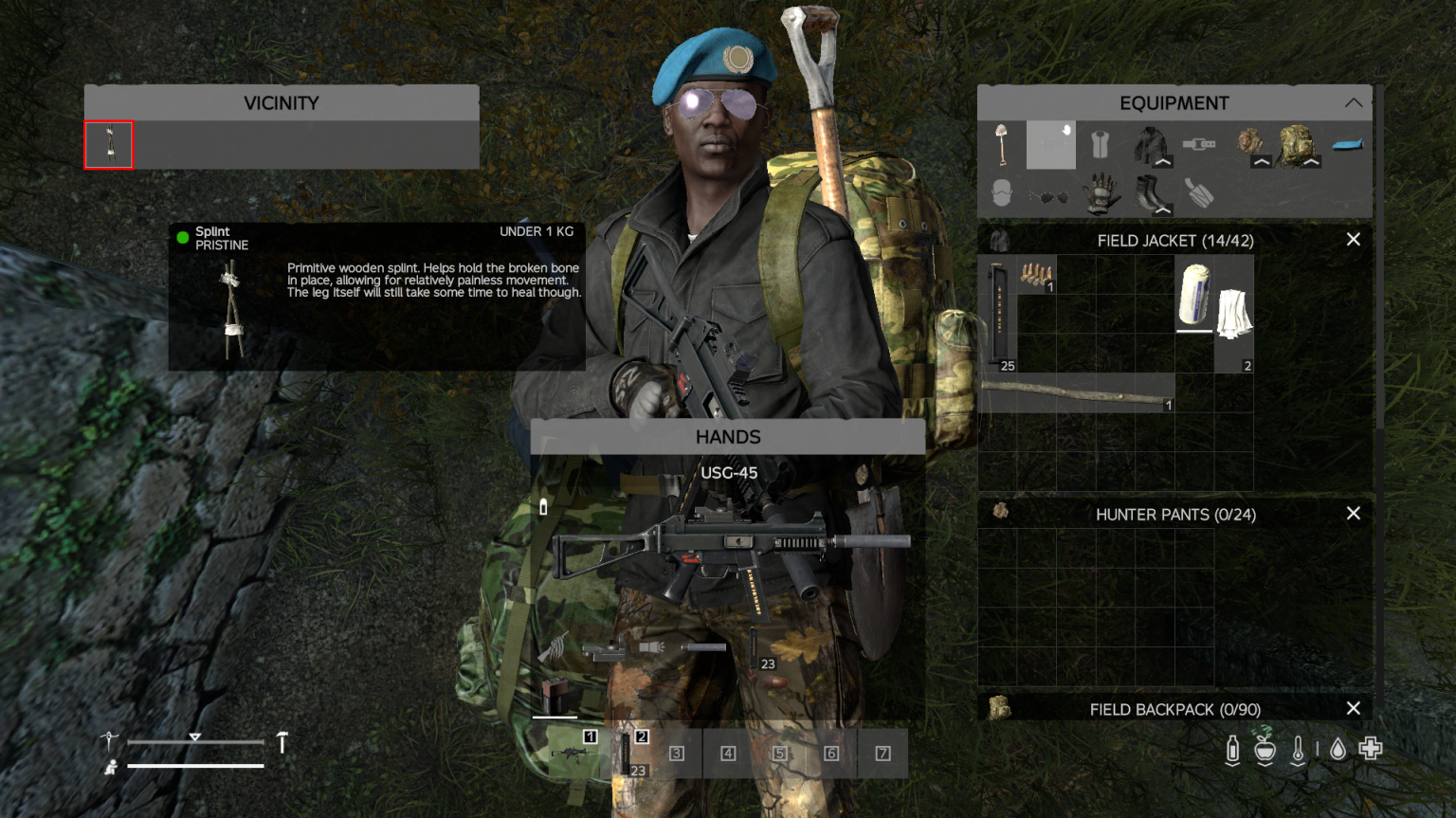This screenshot has height=818, width=1456.
Task: Close the Field Backpack container panel
Action: point(1353,708)
